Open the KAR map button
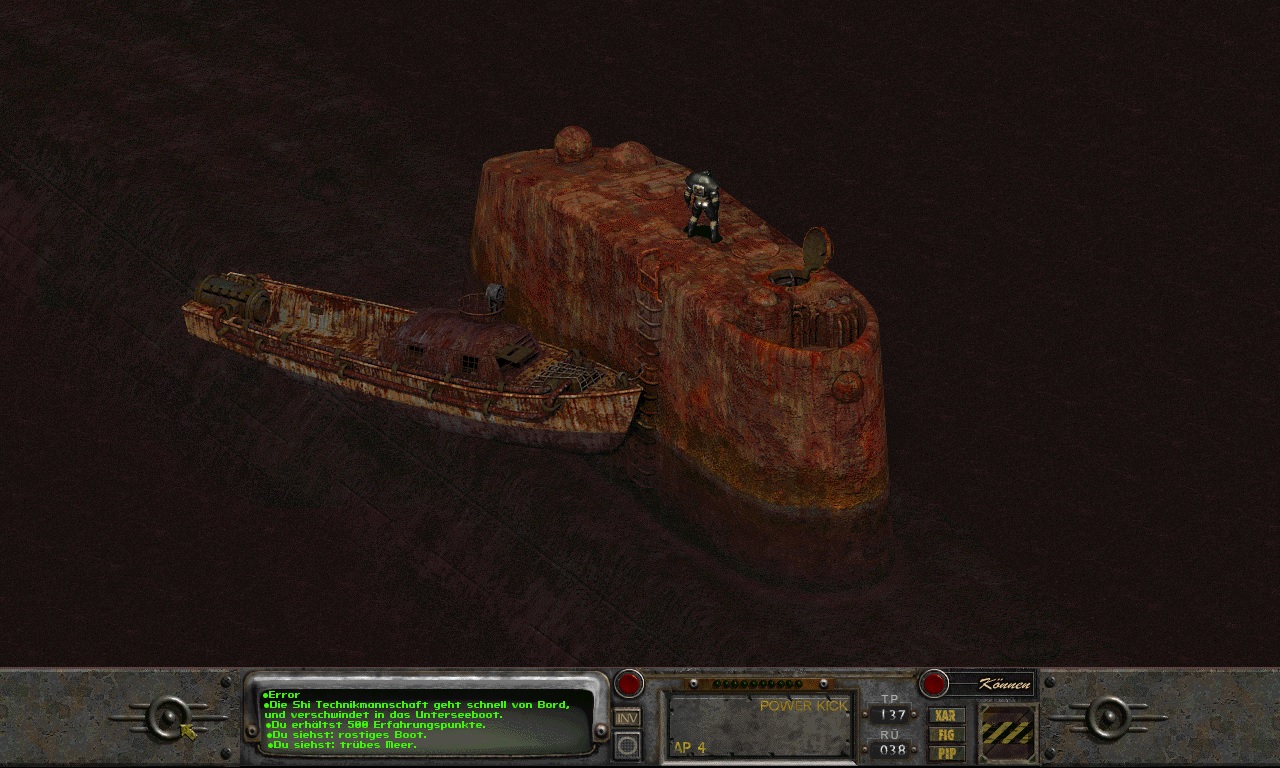The image size is (1280, 768). [x=946, y=716]
